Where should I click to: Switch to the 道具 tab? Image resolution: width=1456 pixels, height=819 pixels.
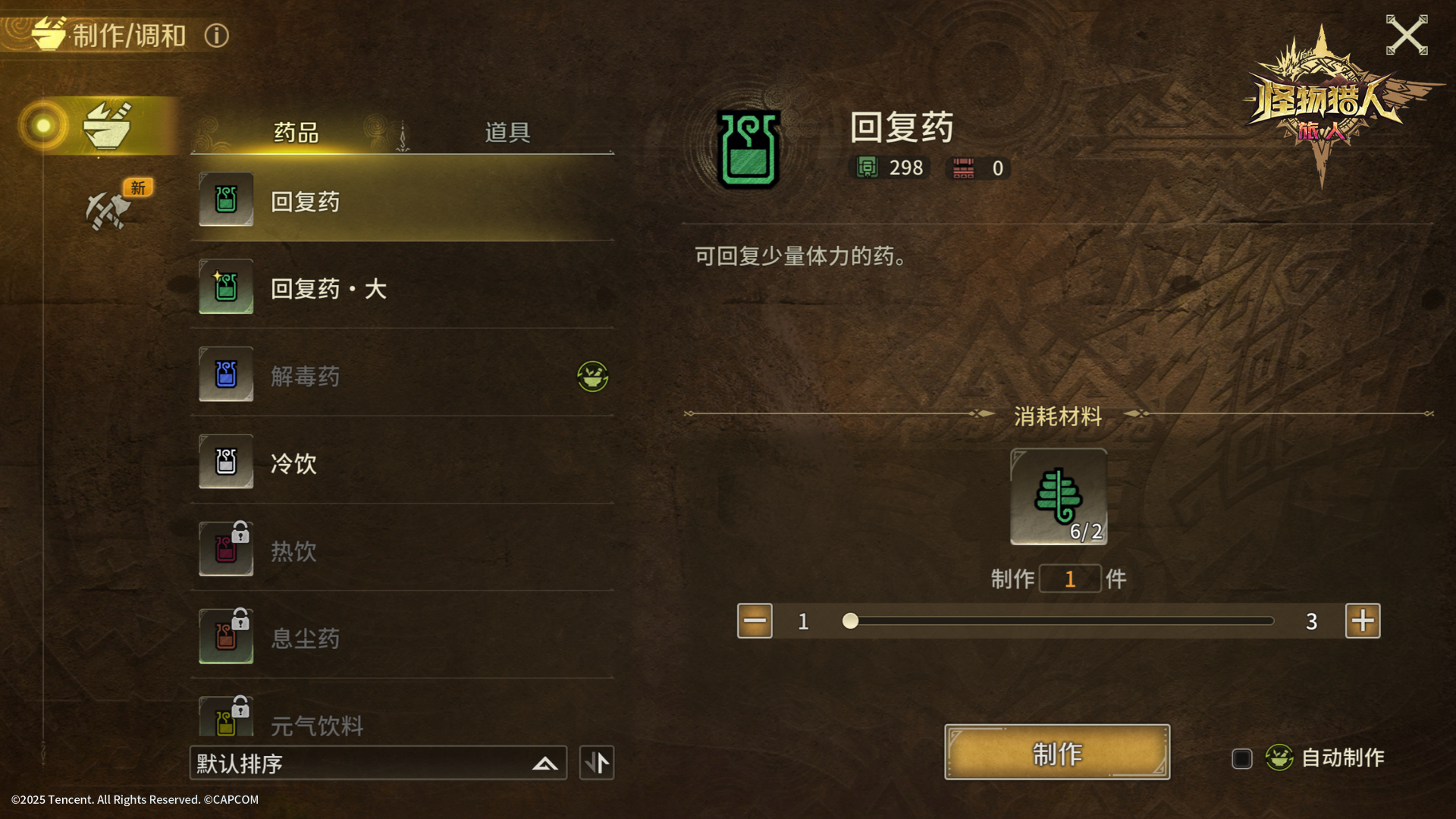coord(507,133)
